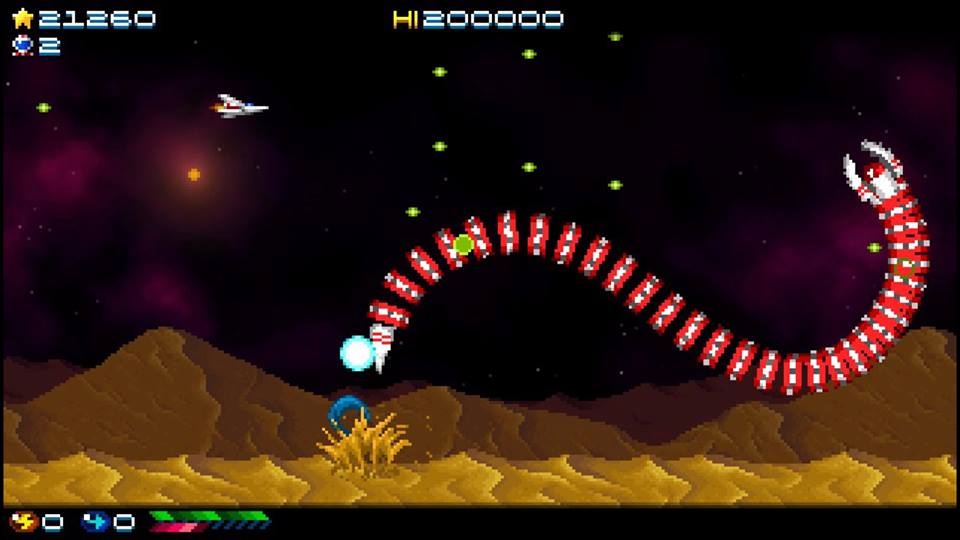Click the ship lives icon
Screen dimensions: 960x540
pos(21,45)
